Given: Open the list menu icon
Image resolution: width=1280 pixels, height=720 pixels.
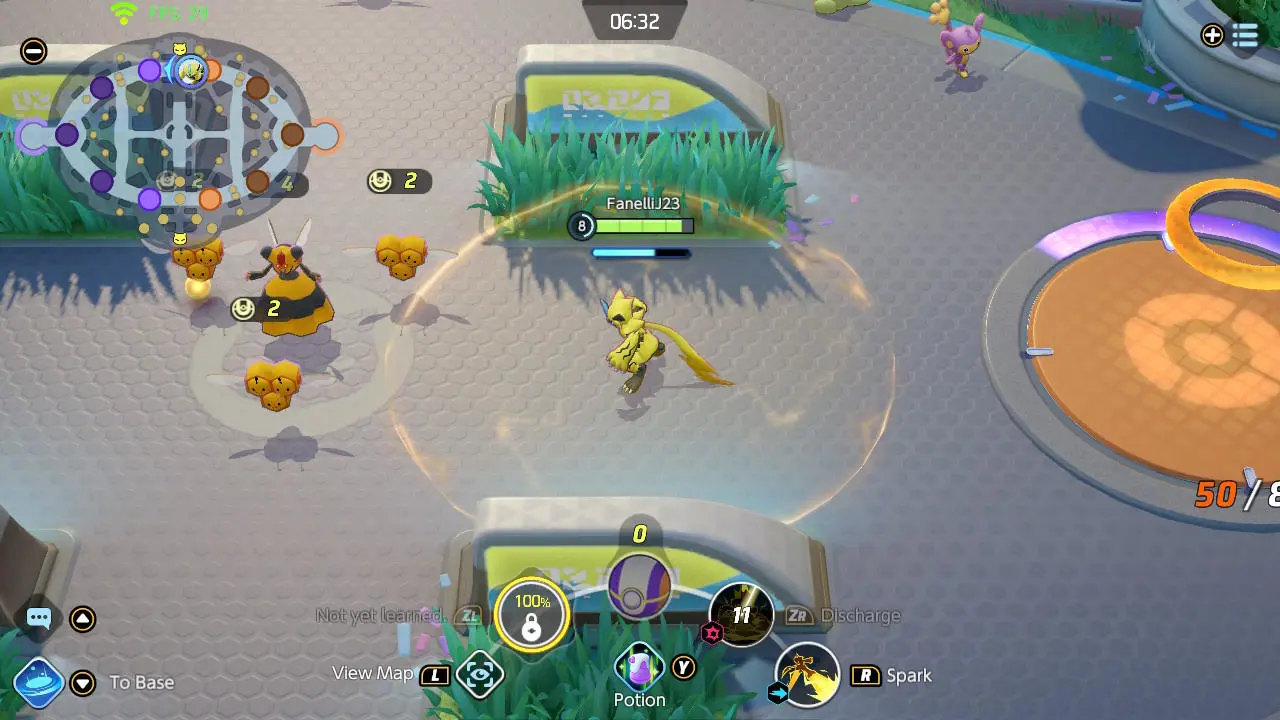Looking at the screenshot, I should point(1245,36).
